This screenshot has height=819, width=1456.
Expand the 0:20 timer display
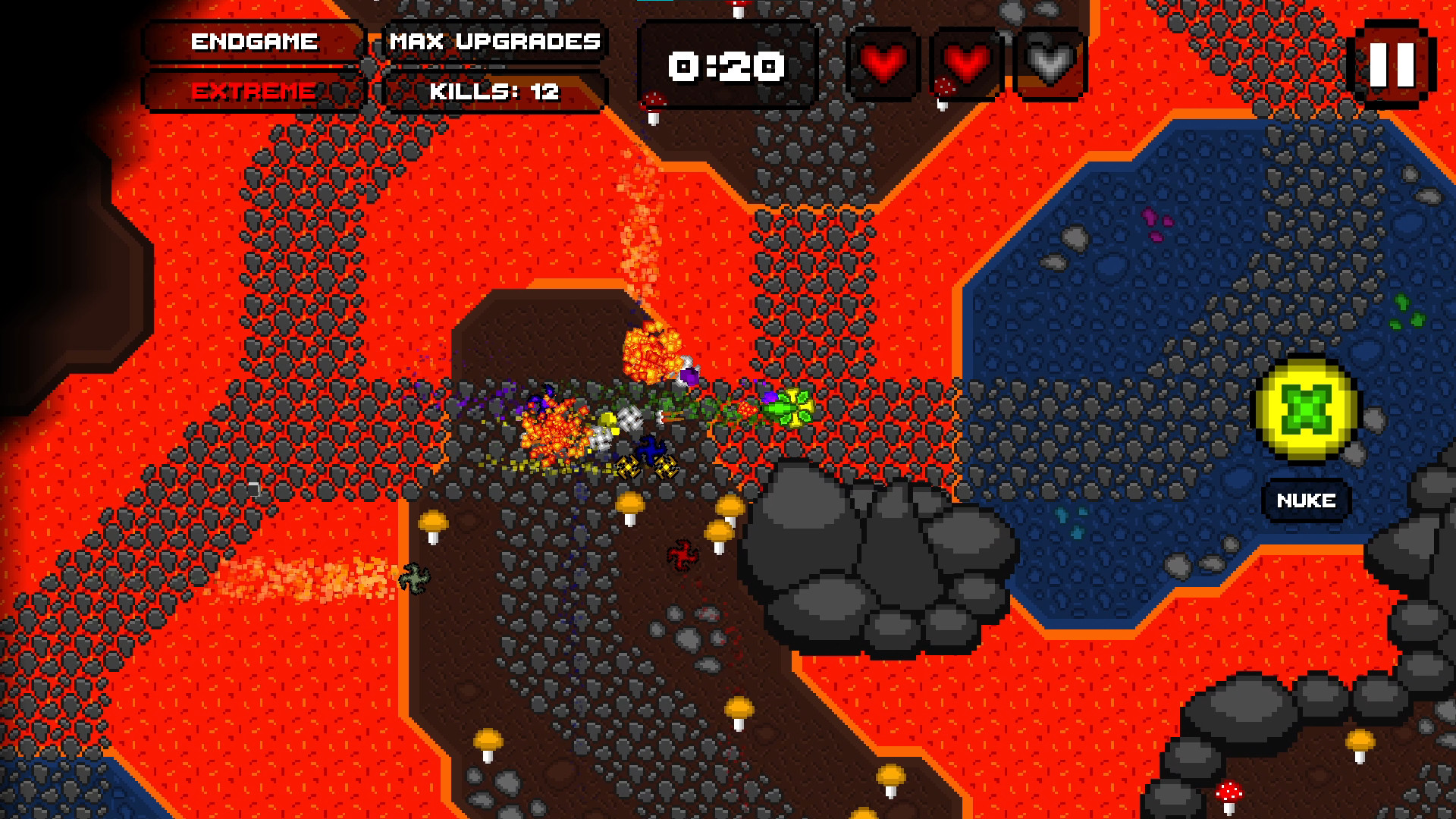[x=726, y=67]
